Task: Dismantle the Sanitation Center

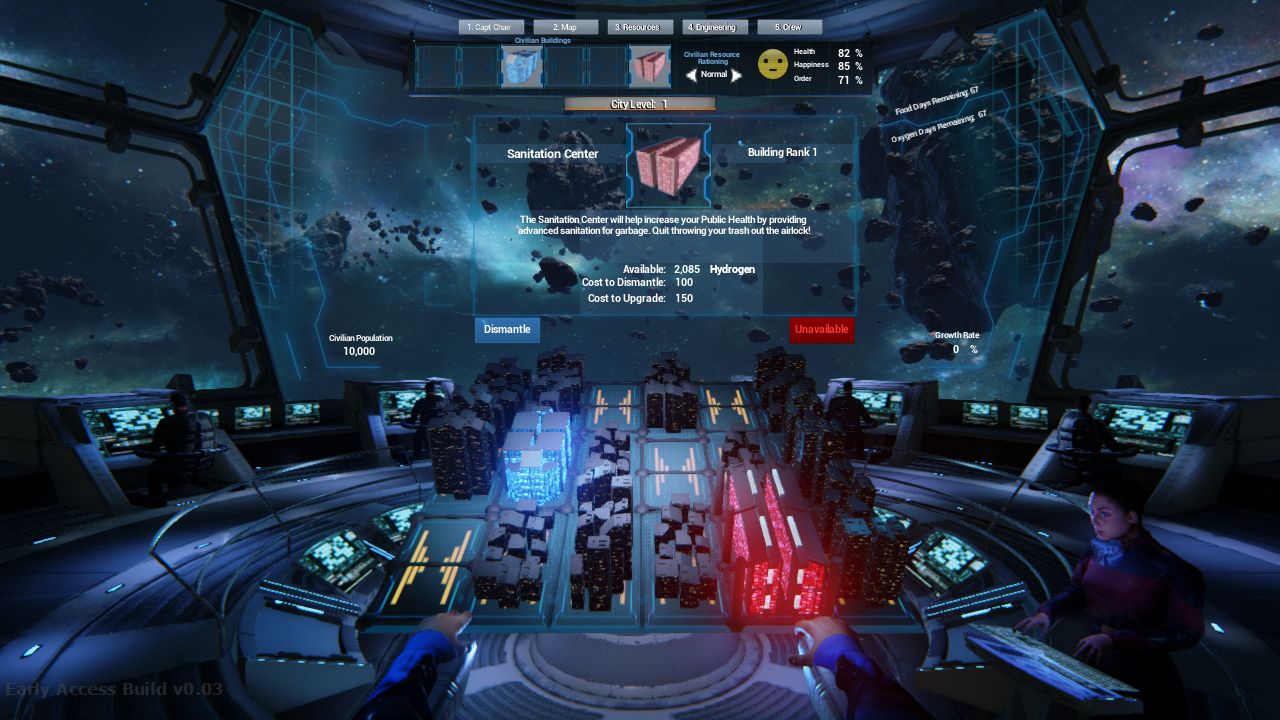Action: point(507,330)
